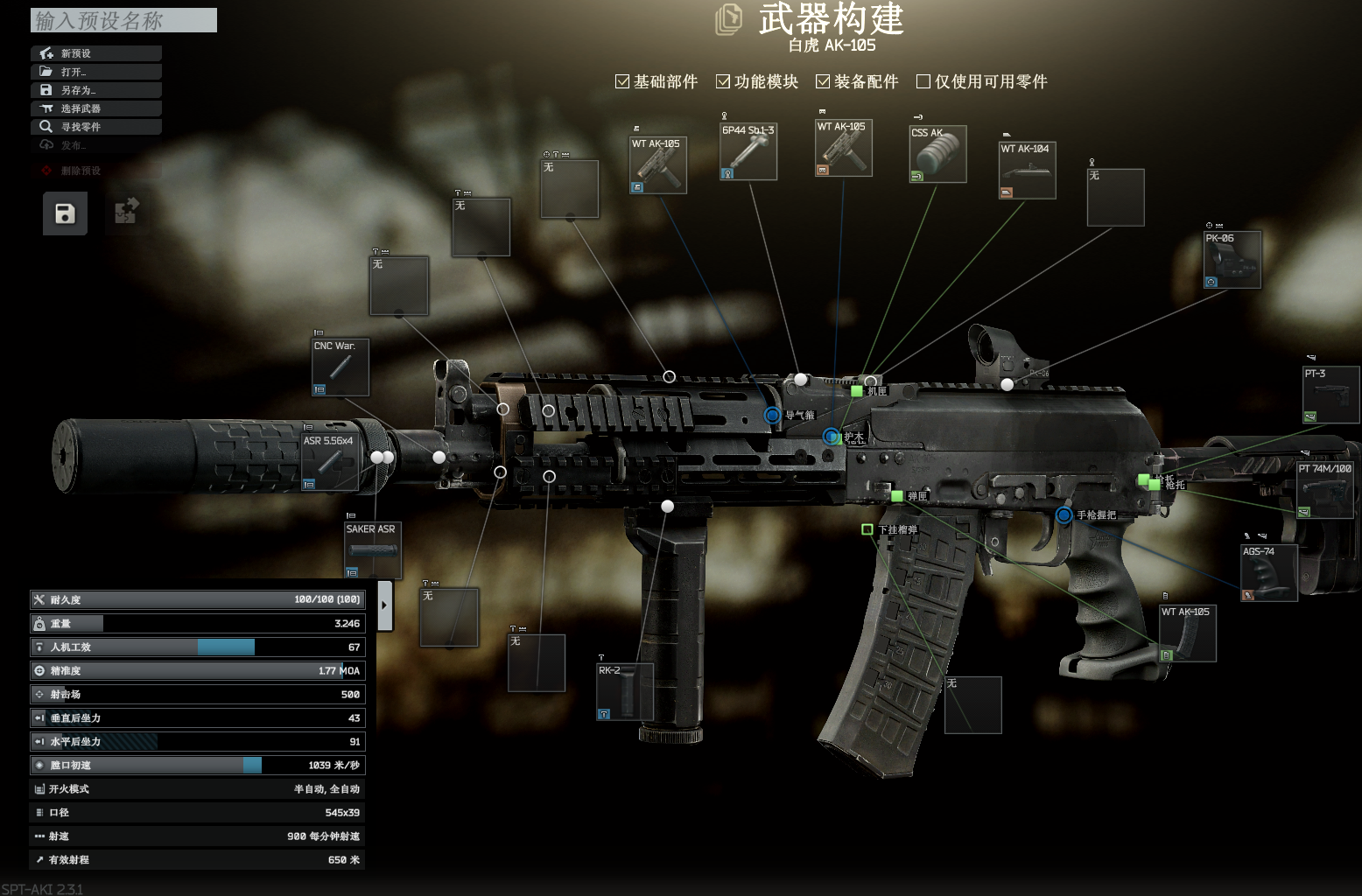Choose Save As (另存为)
The width and height of the screenshot is (1362, 896).
tap(96, 90)
